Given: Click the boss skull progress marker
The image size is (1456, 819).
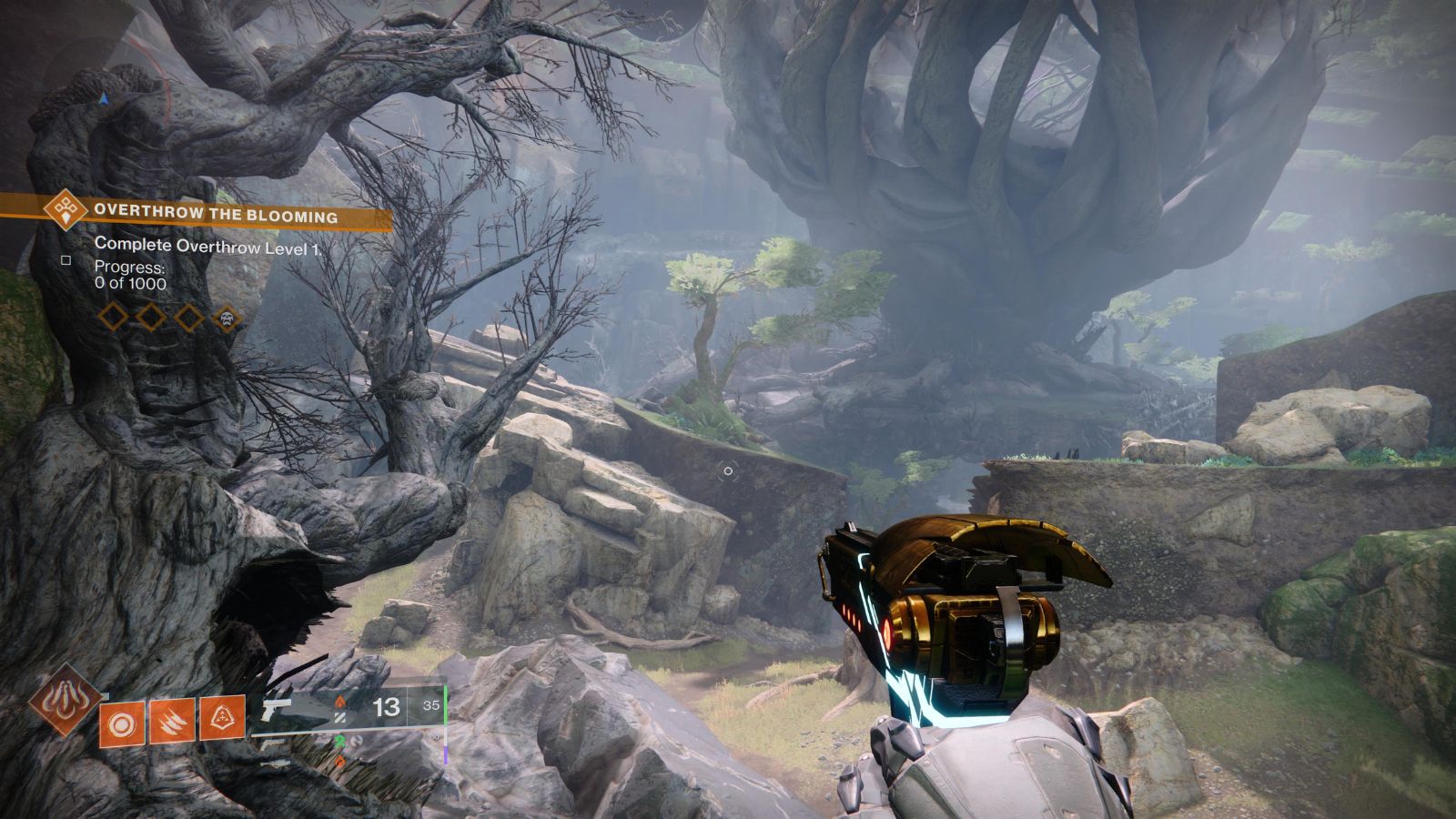Looking at the screenshot, I should pos(227,318).
